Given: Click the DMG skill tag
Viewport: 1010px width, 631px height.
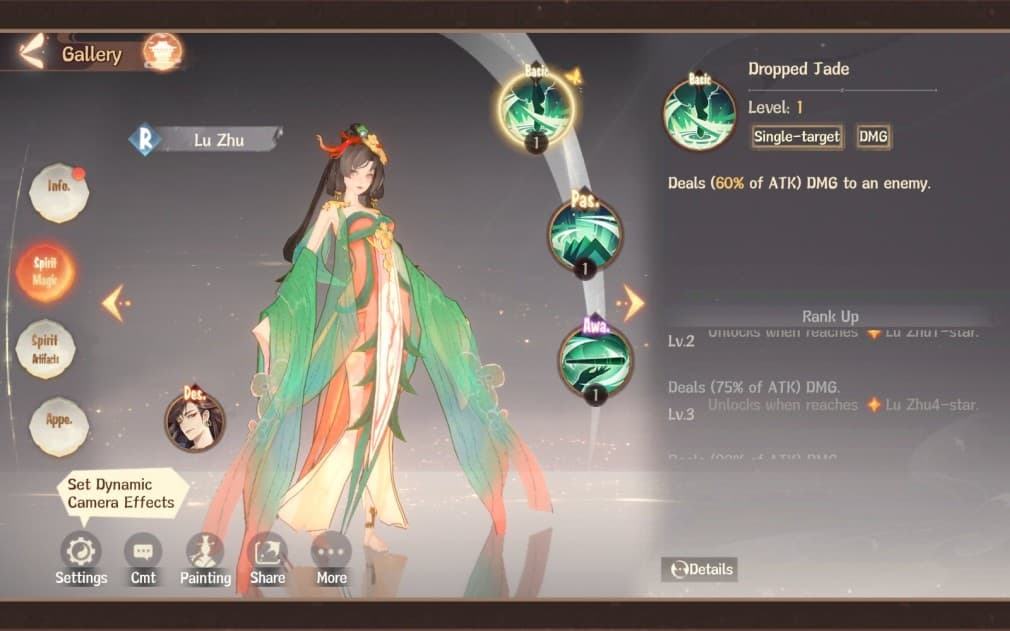Looking at the screenshot, I should click(873, 136).
